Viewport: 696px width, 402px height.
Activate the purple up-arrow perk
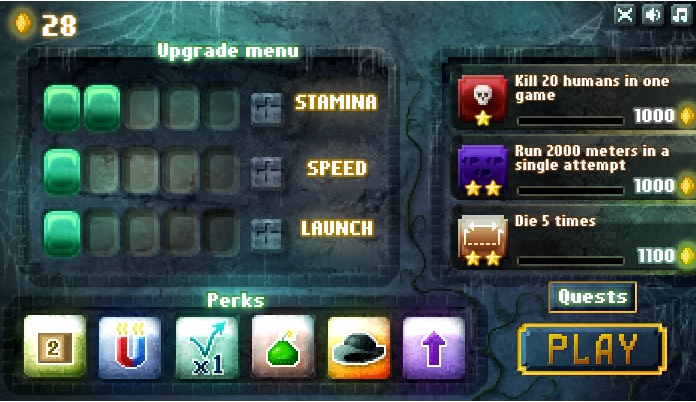pos(434,347)
